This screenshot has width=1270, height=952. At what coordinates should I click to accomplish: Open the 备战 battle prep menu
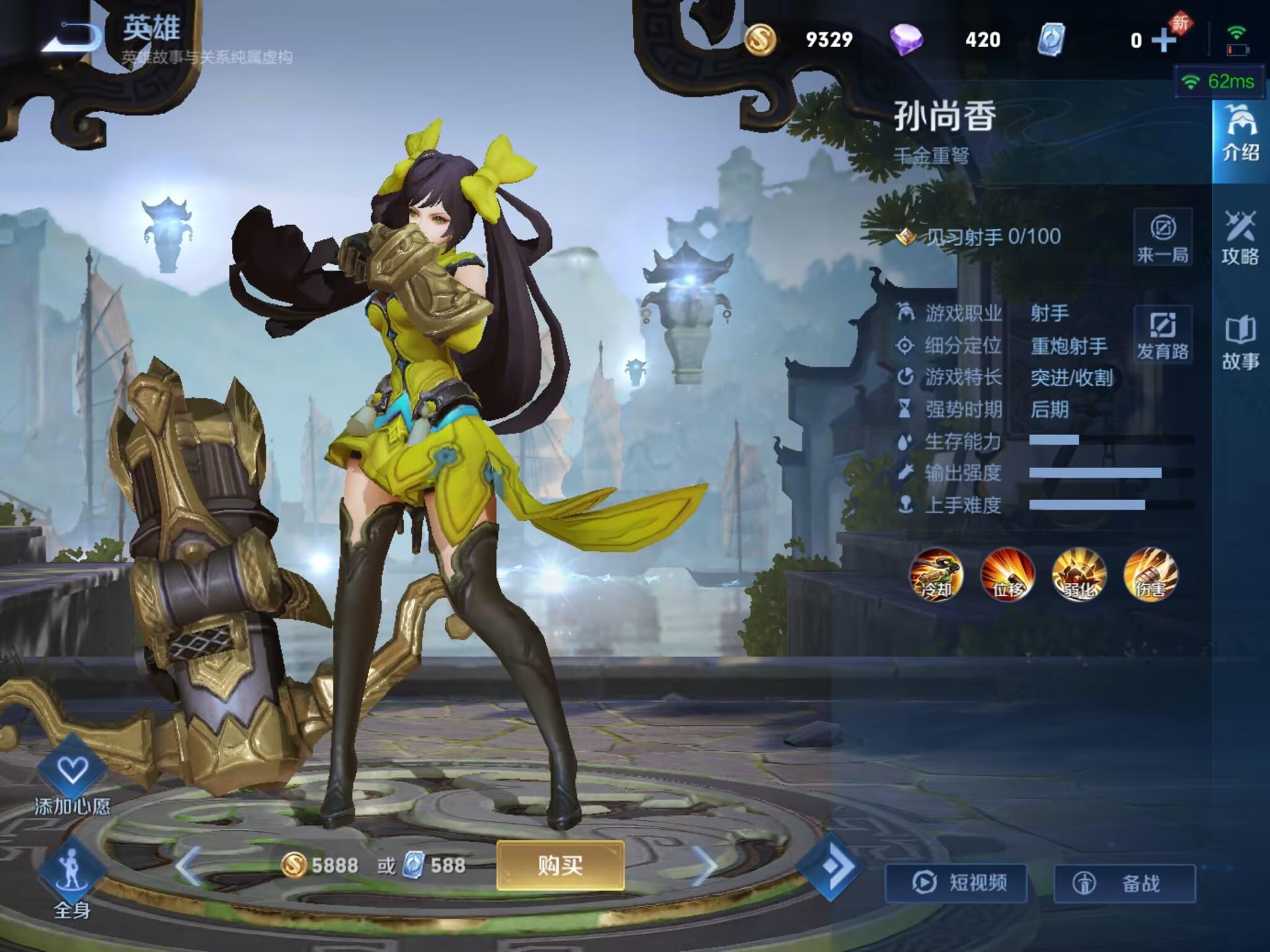tap(1125, 883)
